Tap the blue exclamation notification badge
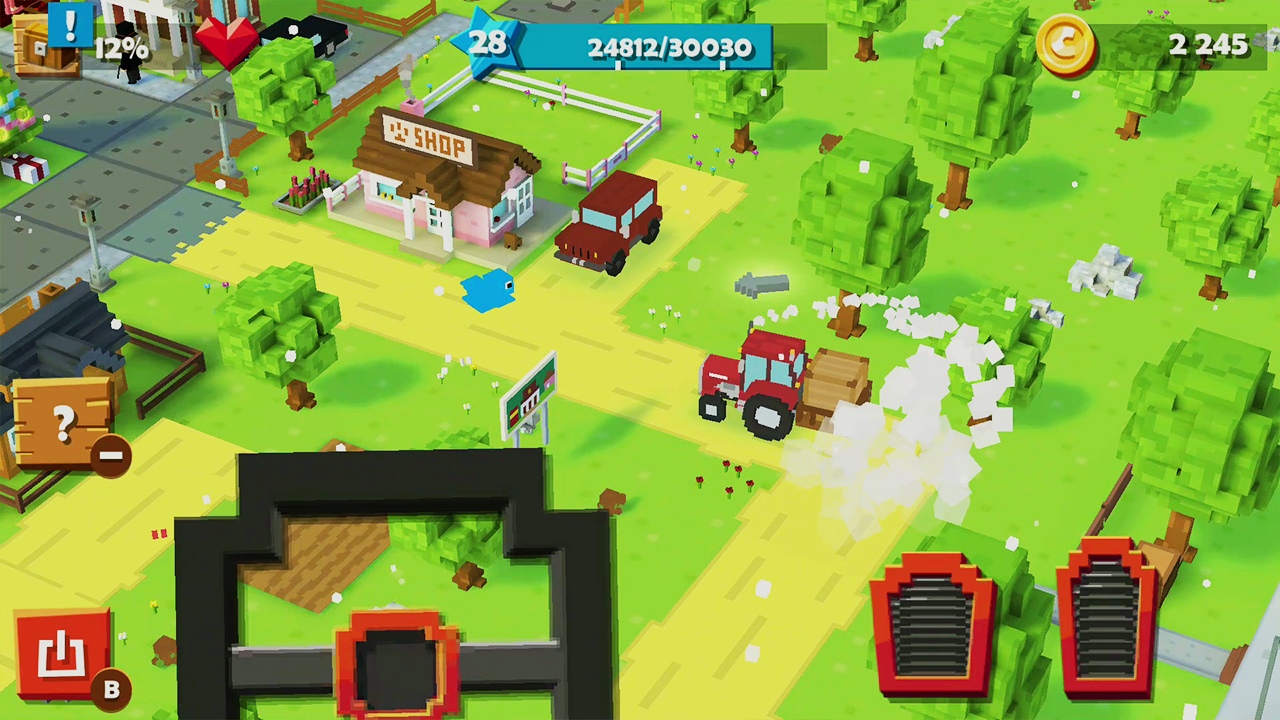The height and width of the screenshot is (720, 1280). coord(70,28)
